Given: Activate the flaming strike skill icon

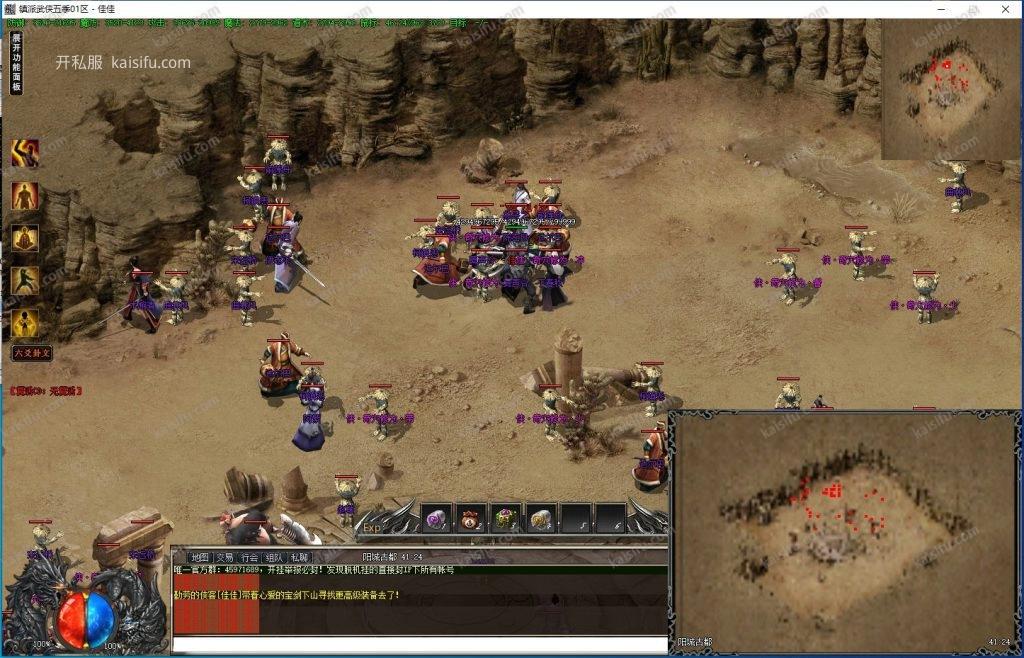Looking at the screenshot, I should (x=25, y=153).
